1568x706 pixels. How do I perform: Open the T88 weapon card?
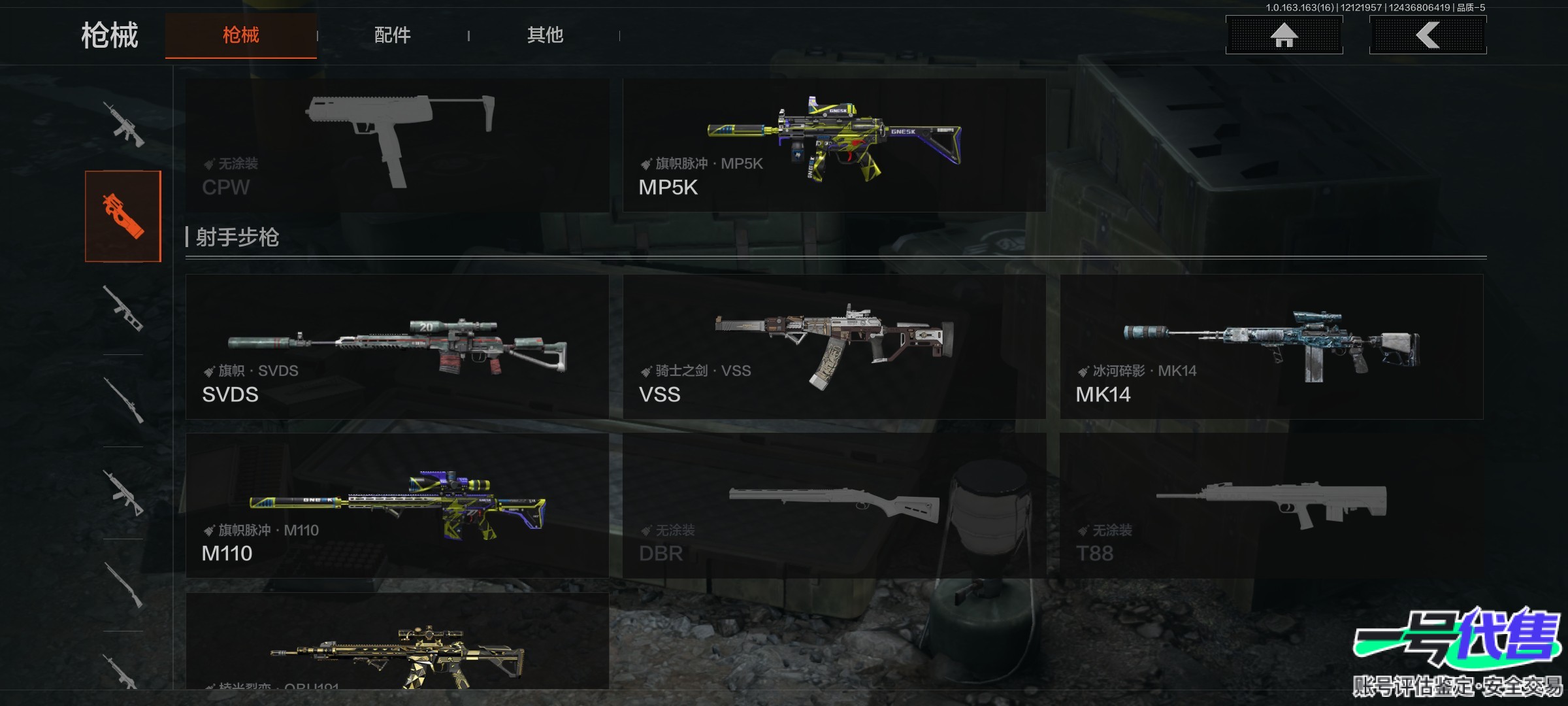tap(1271, 505)
